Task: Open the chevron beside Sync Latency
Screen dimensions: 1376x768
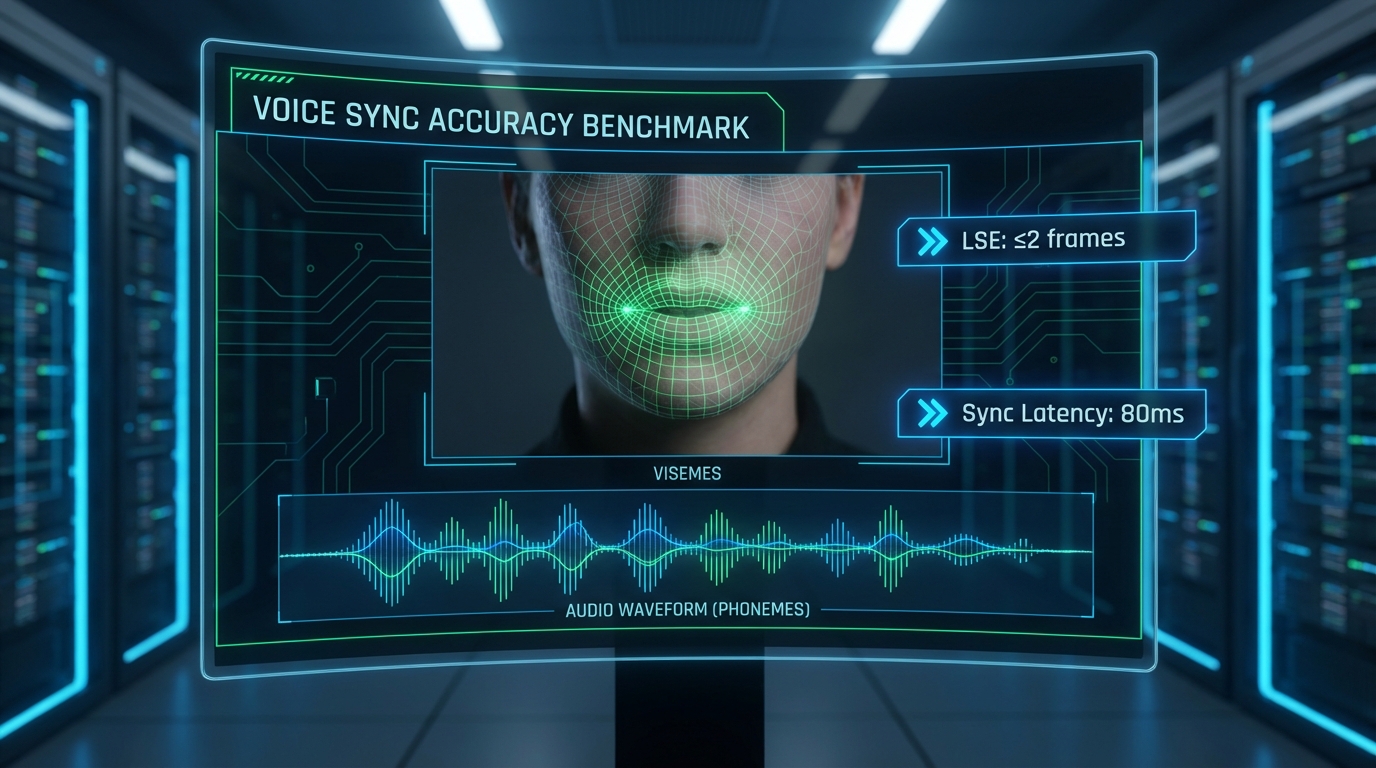Action: [932, 414]
